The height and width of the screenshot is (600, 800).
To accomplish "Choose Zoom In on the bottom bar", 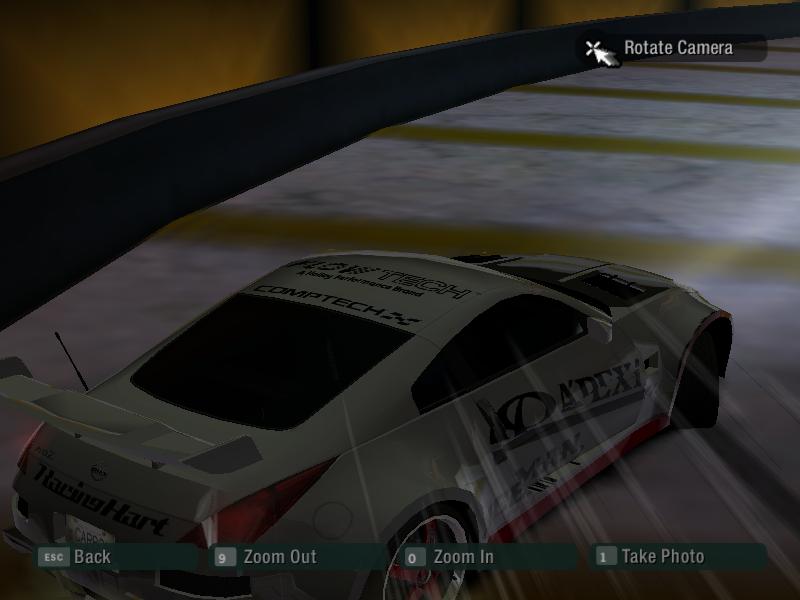I will [x=462, y=557].
